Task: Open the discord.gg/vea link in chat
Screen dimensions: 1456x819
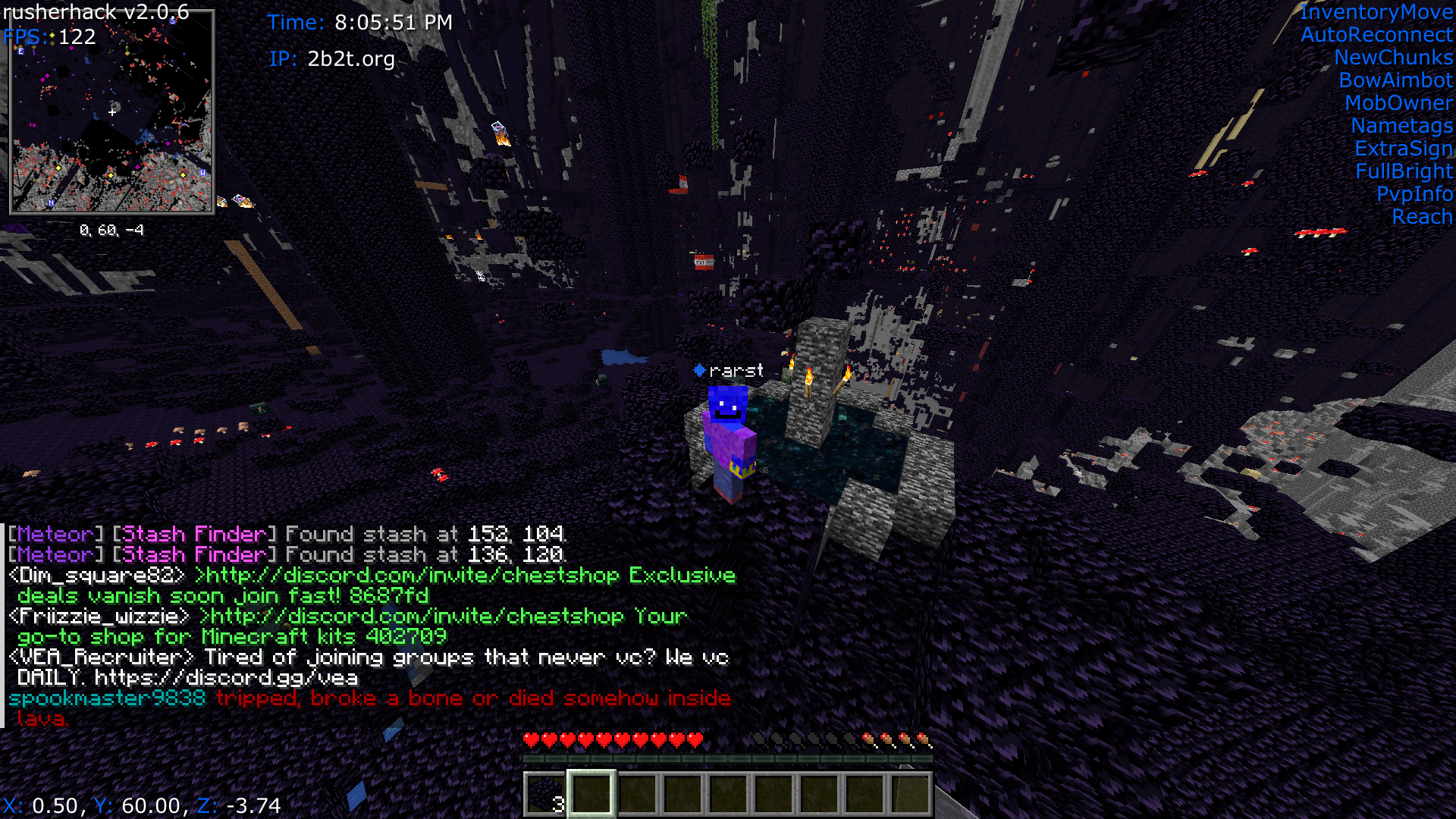Action: tap(226, 678)
